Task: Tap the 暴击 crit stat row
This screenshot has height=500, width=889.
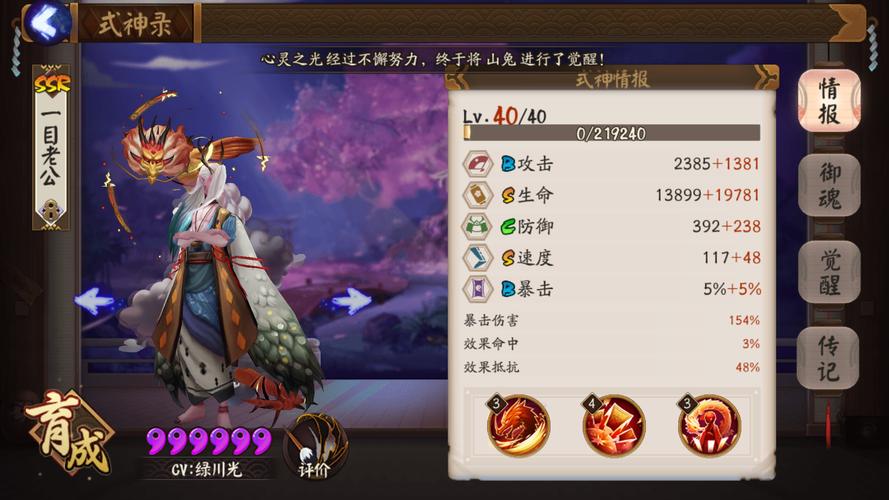Action: 611,288
